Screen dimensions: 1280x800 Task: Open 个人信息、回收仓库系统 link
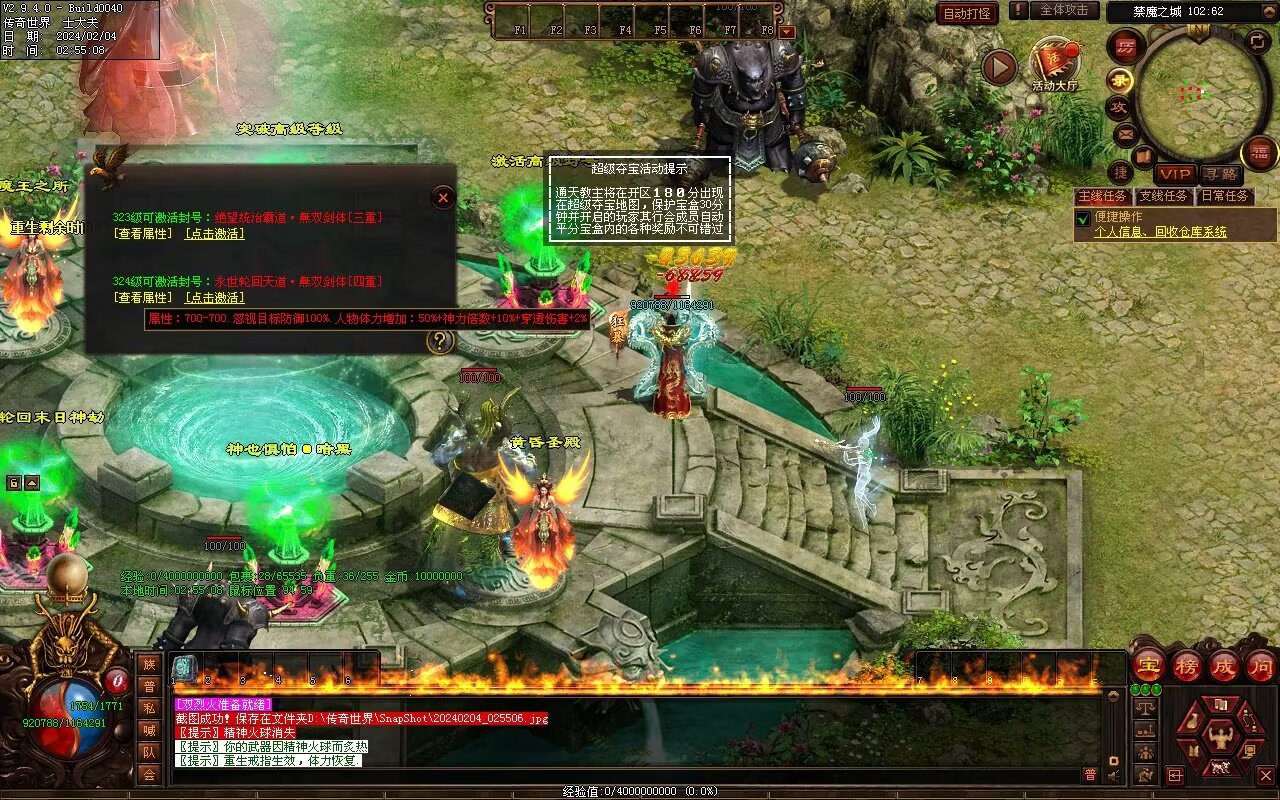[x=1160, y=232]
